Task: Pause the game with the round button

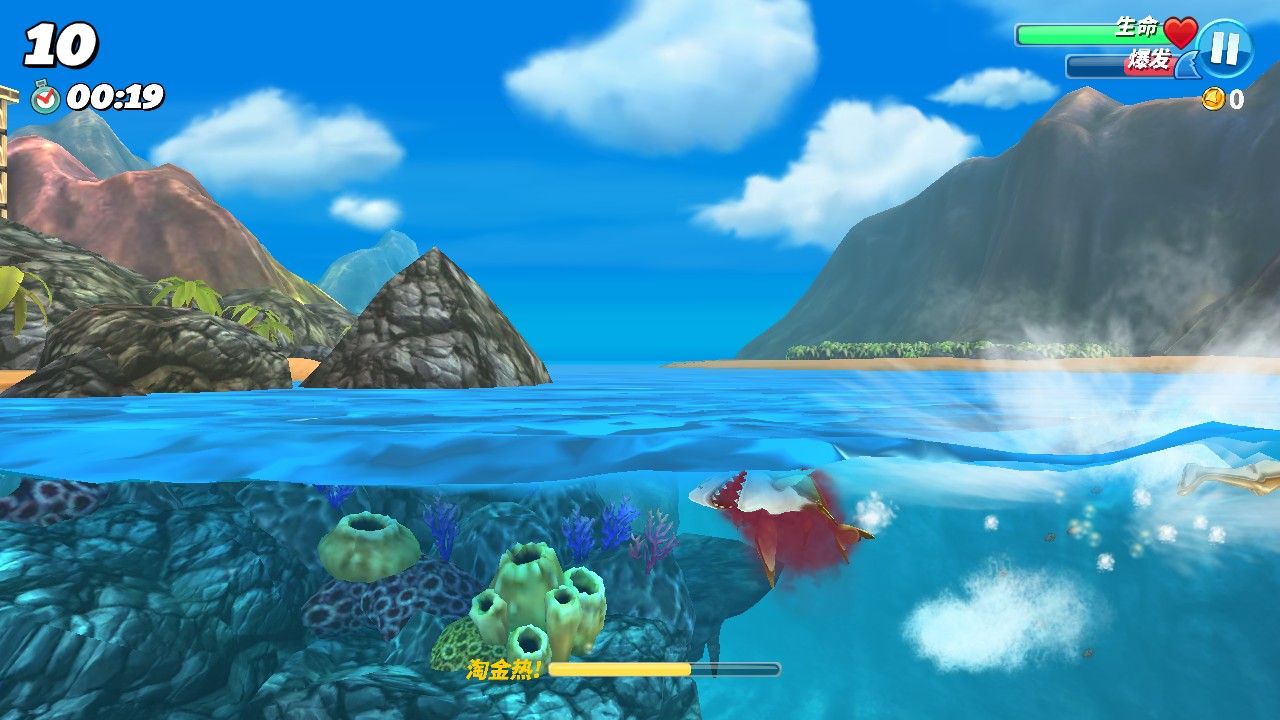Action: (1225, 48)
